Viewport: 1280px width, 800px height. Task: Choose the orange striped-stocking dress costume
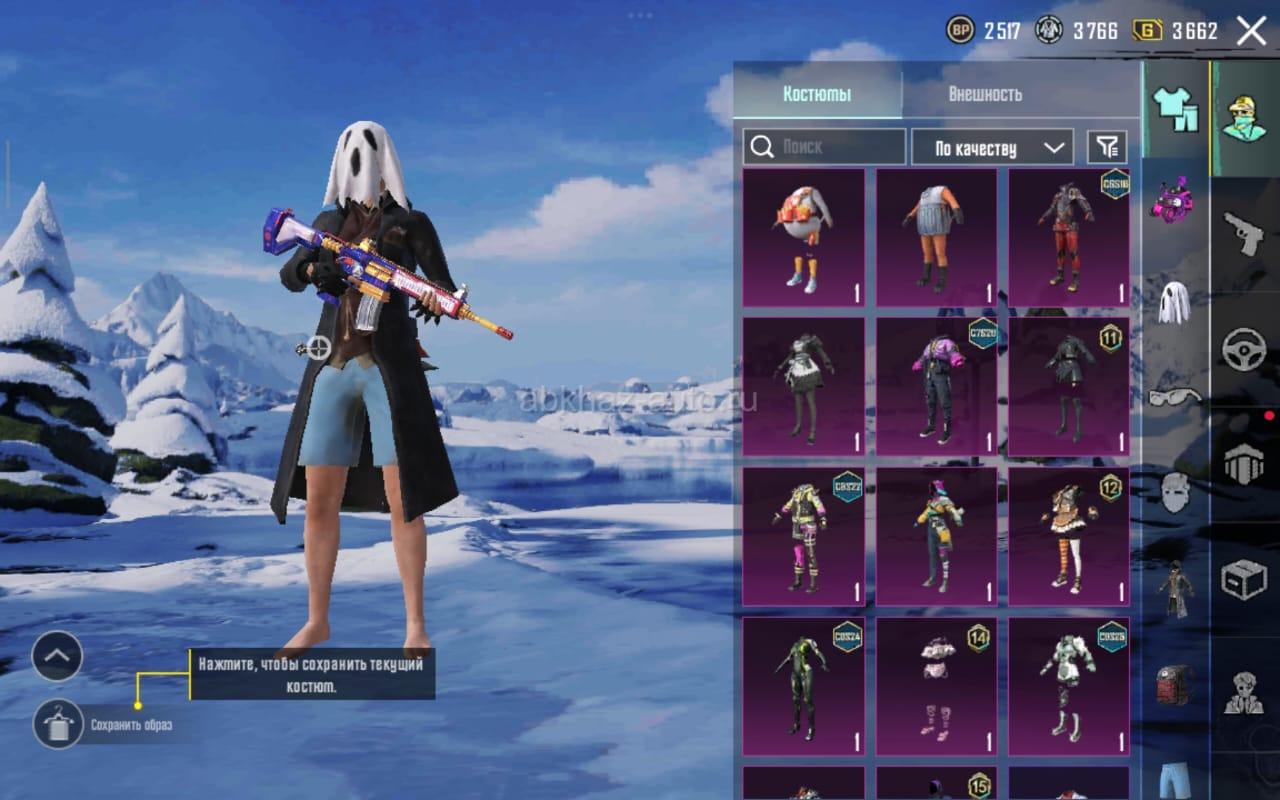[1068, 536]
